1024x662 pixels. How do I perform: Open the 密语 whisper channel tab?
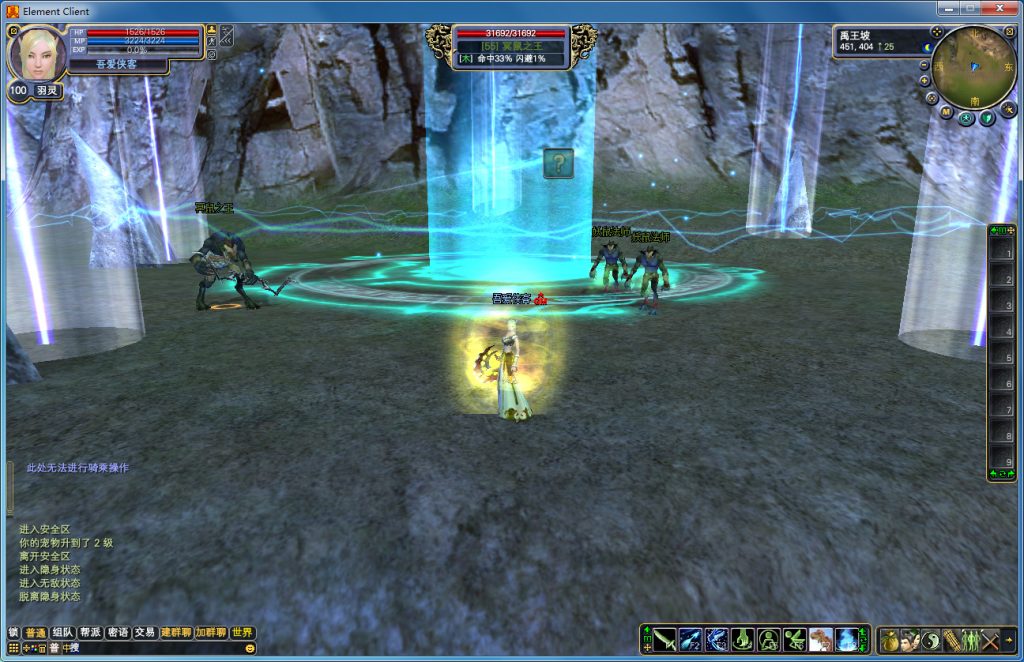[x=118, y=632]
